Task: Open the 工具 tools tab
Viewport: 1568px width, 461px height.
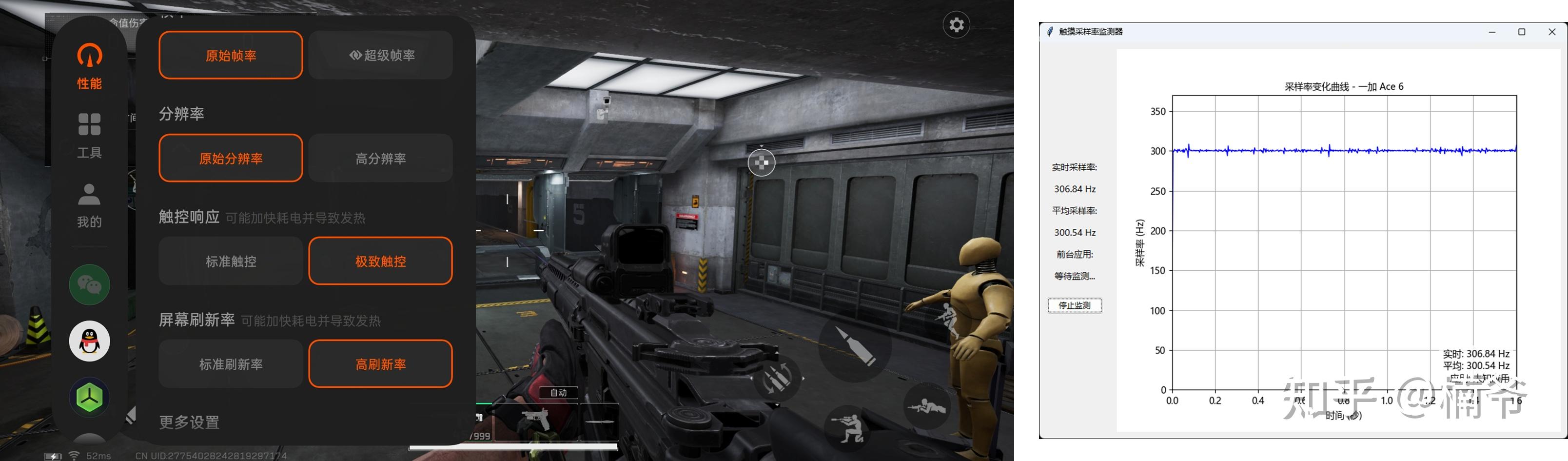Action: click(x=90, y=135)
